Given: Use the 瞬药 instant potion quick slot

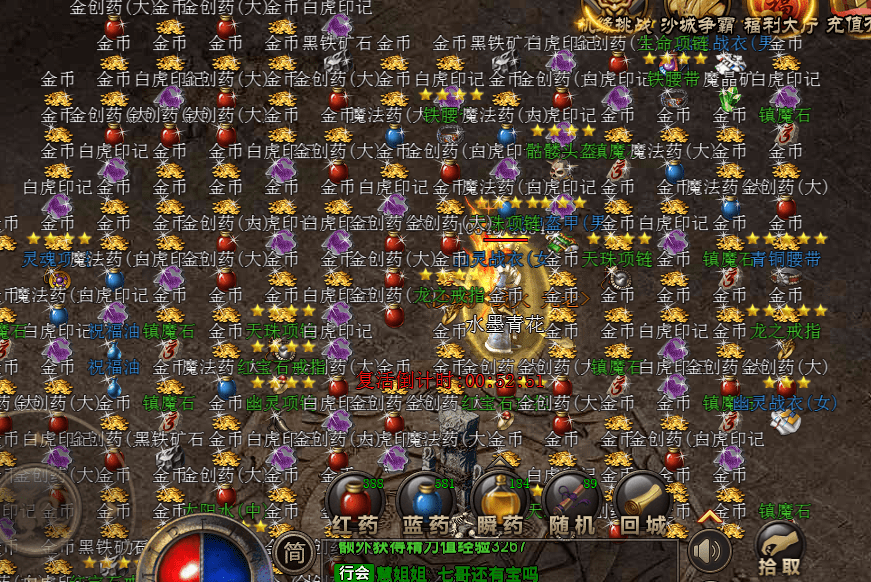Looking at the screenshot, I should point(499,500).
